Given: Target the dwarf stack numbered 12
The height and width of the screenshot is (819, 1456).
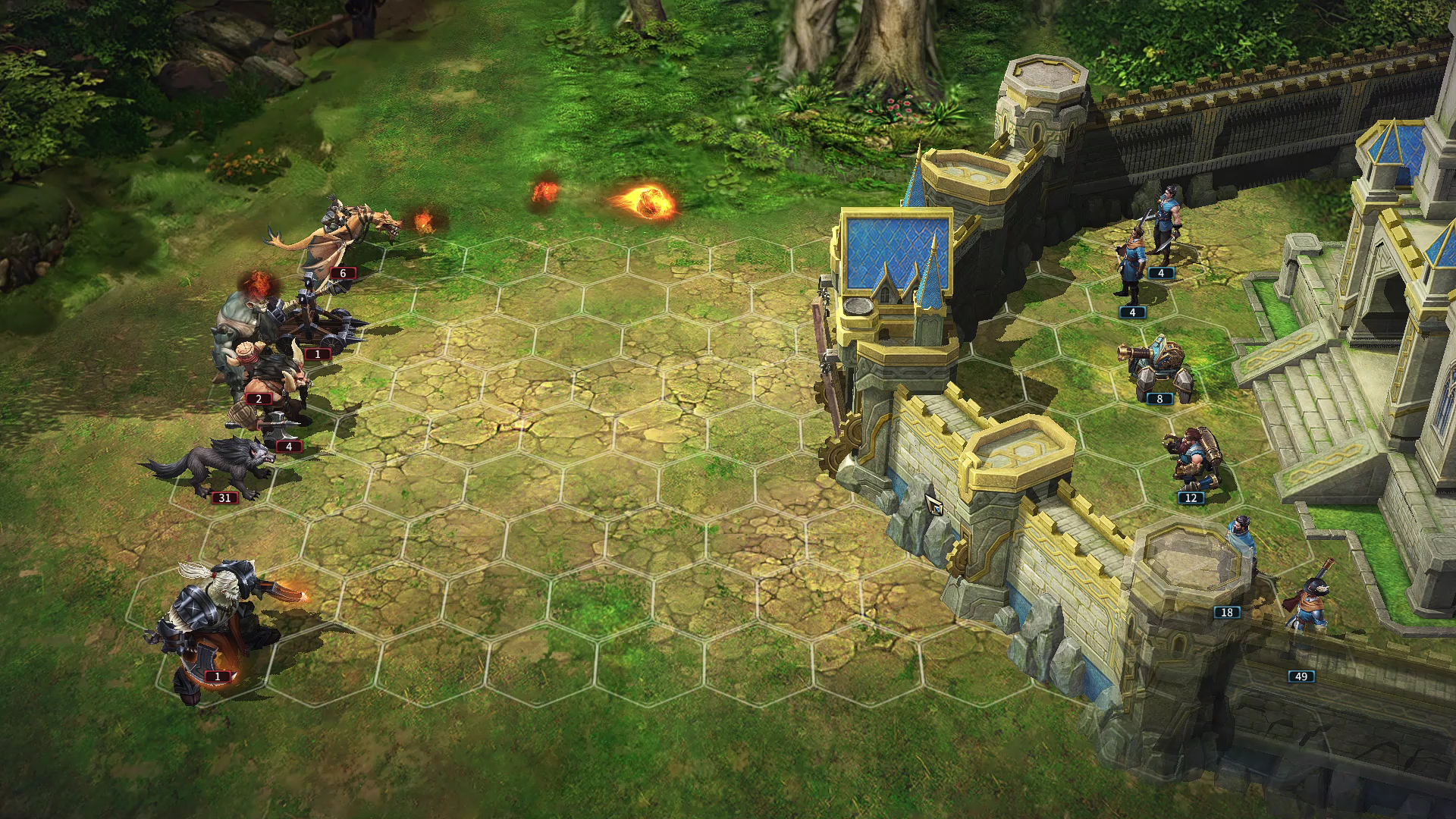Looking at the screenshot, I should (x=1194, y=459).
